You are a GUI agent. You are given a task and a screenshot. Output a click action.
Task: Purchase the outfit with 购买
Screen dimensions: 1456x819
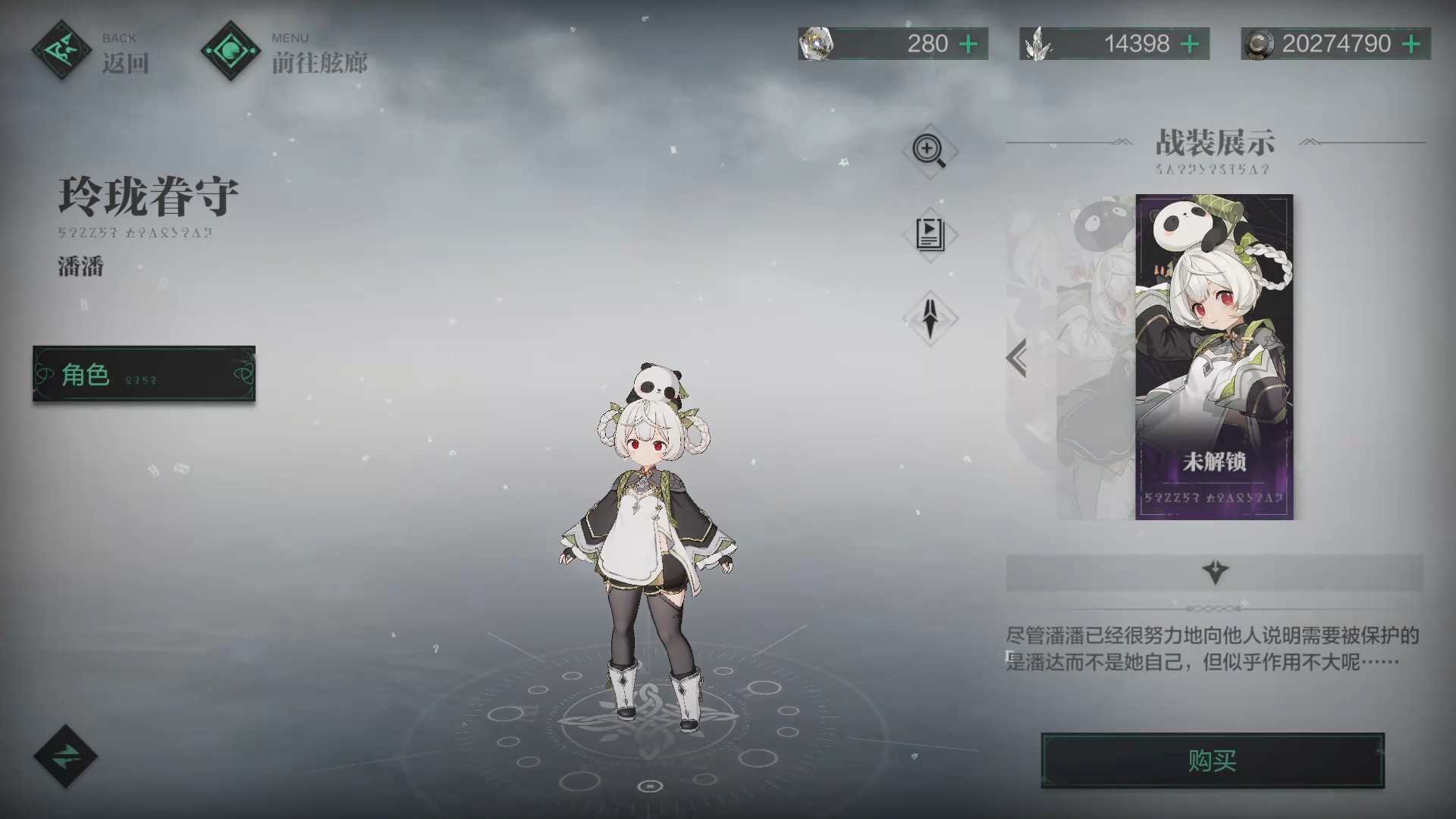1212,761
